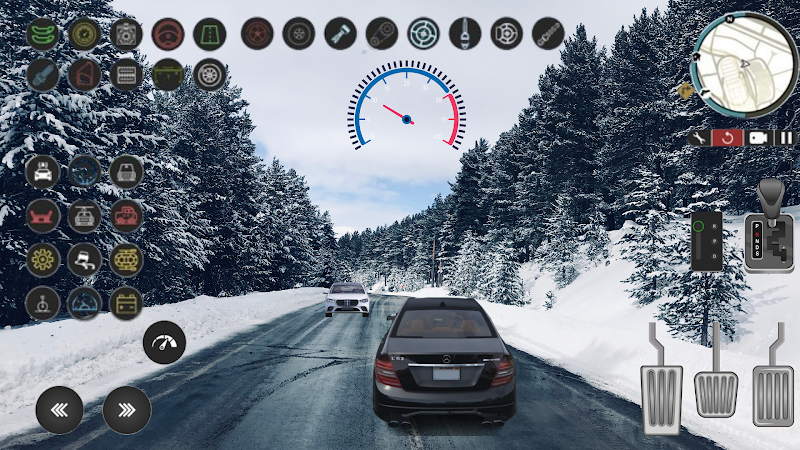Select the green coil springs icon

pos(43,34)
